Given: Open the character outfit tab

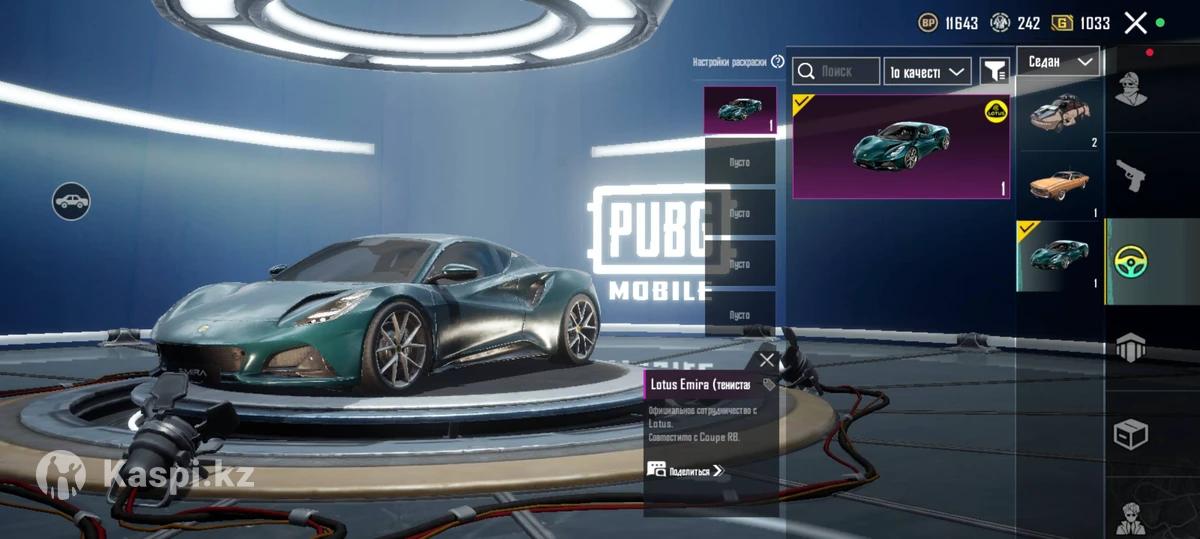Looking at the screenshot, I should pyautogui.click(x=1133, y=92).
